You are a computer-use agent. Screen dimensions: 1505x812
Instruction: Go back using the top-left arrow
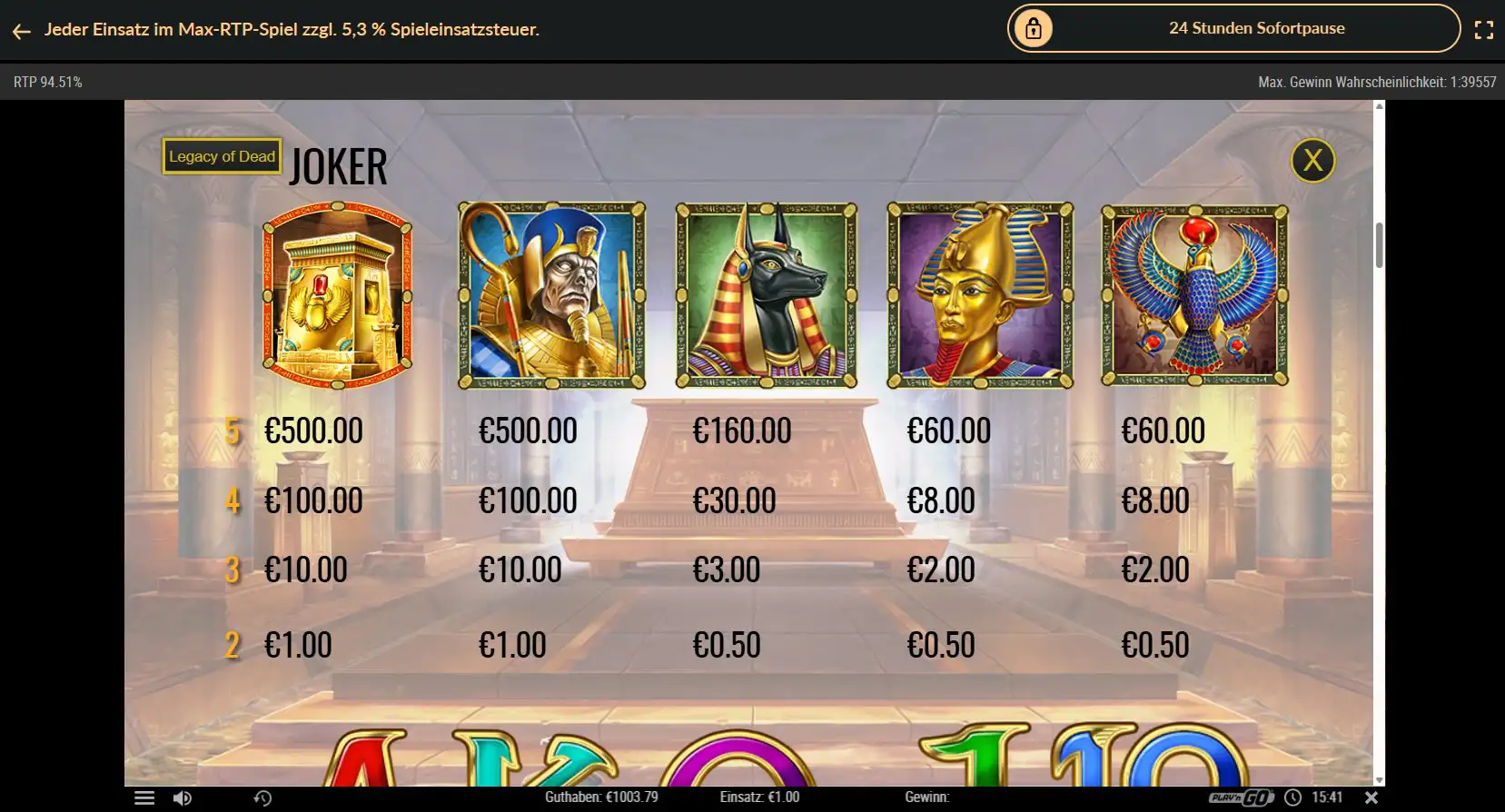pos(22,31)
